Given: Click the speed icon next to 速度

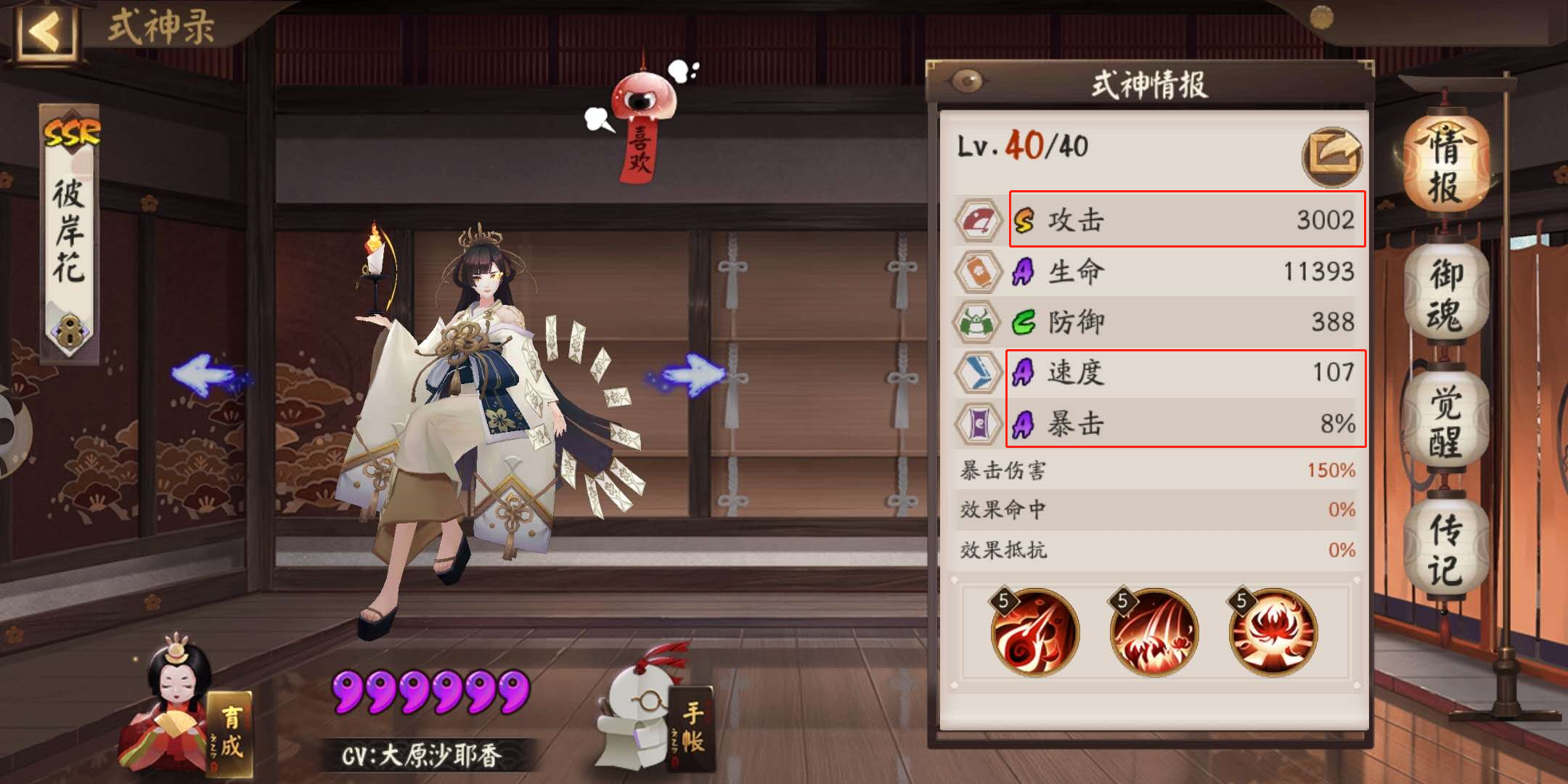Looking at the screenshot, I should coord(978,372).
